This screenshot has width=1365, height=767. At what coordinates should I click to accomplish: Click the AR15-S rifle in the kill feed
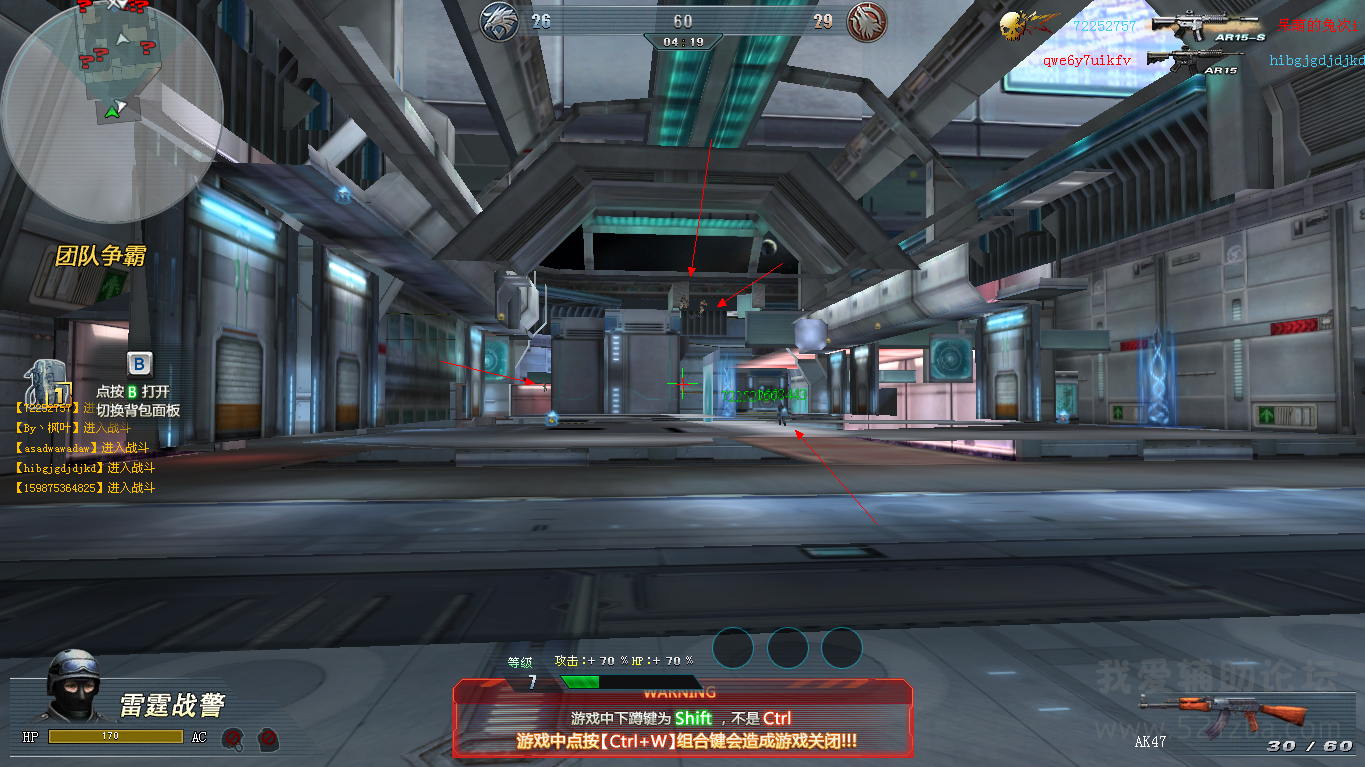point(1194,27)
